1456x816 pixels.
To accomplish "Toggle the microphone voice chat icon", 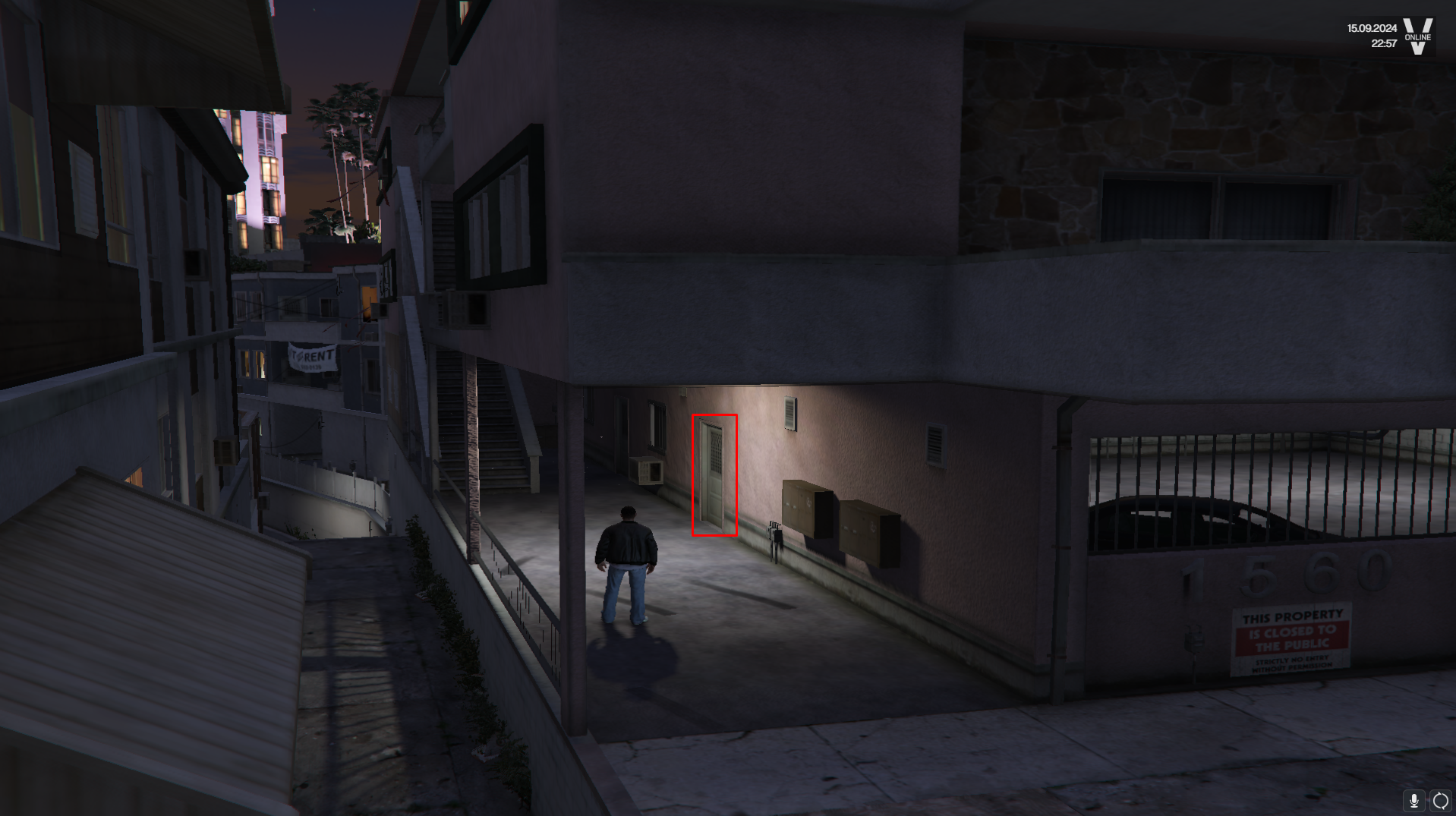I will point(1413,800).
